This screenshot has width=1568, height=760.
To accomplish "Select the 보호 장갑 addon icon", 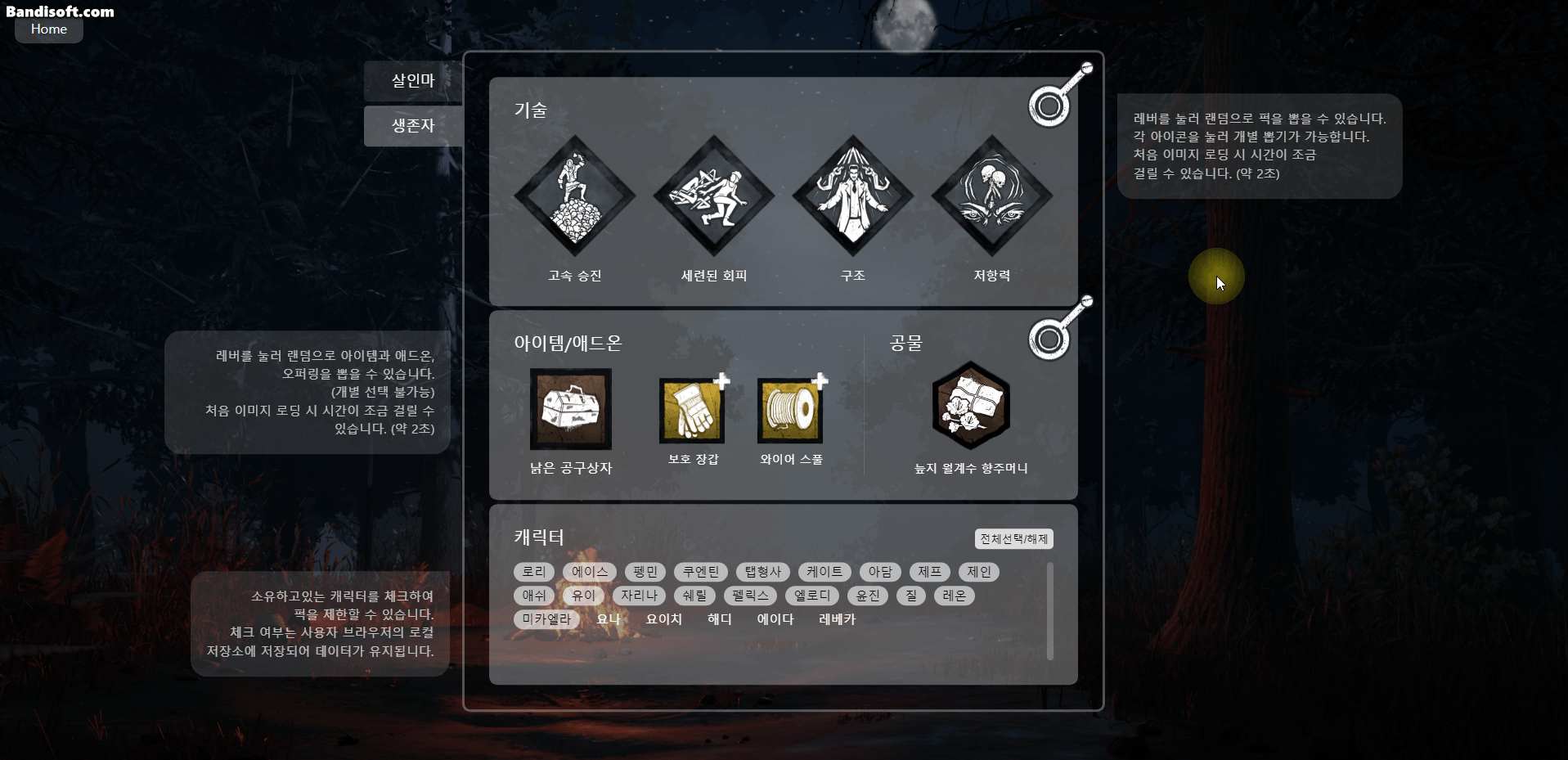I will 691,409.
